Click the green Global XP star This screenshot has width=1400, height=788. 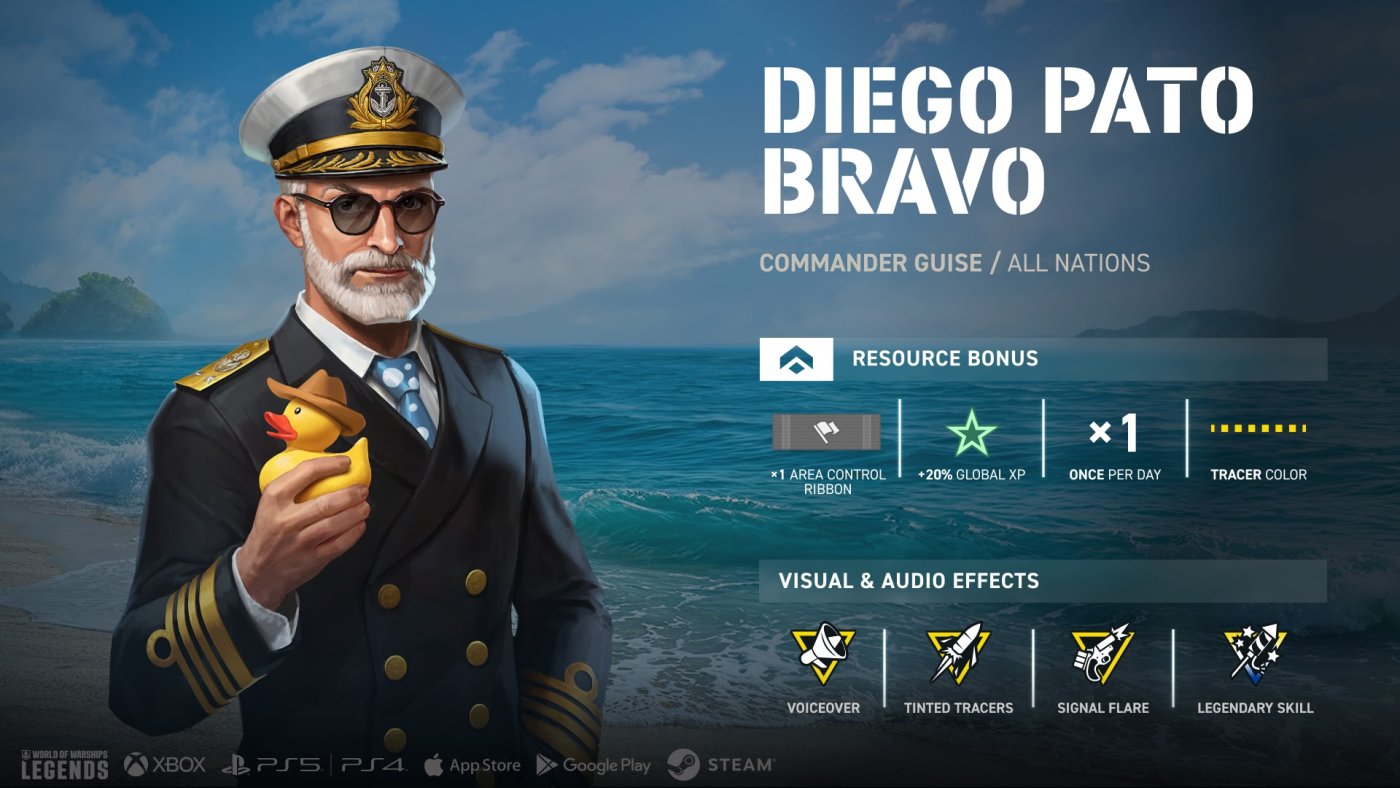[972, 434]
